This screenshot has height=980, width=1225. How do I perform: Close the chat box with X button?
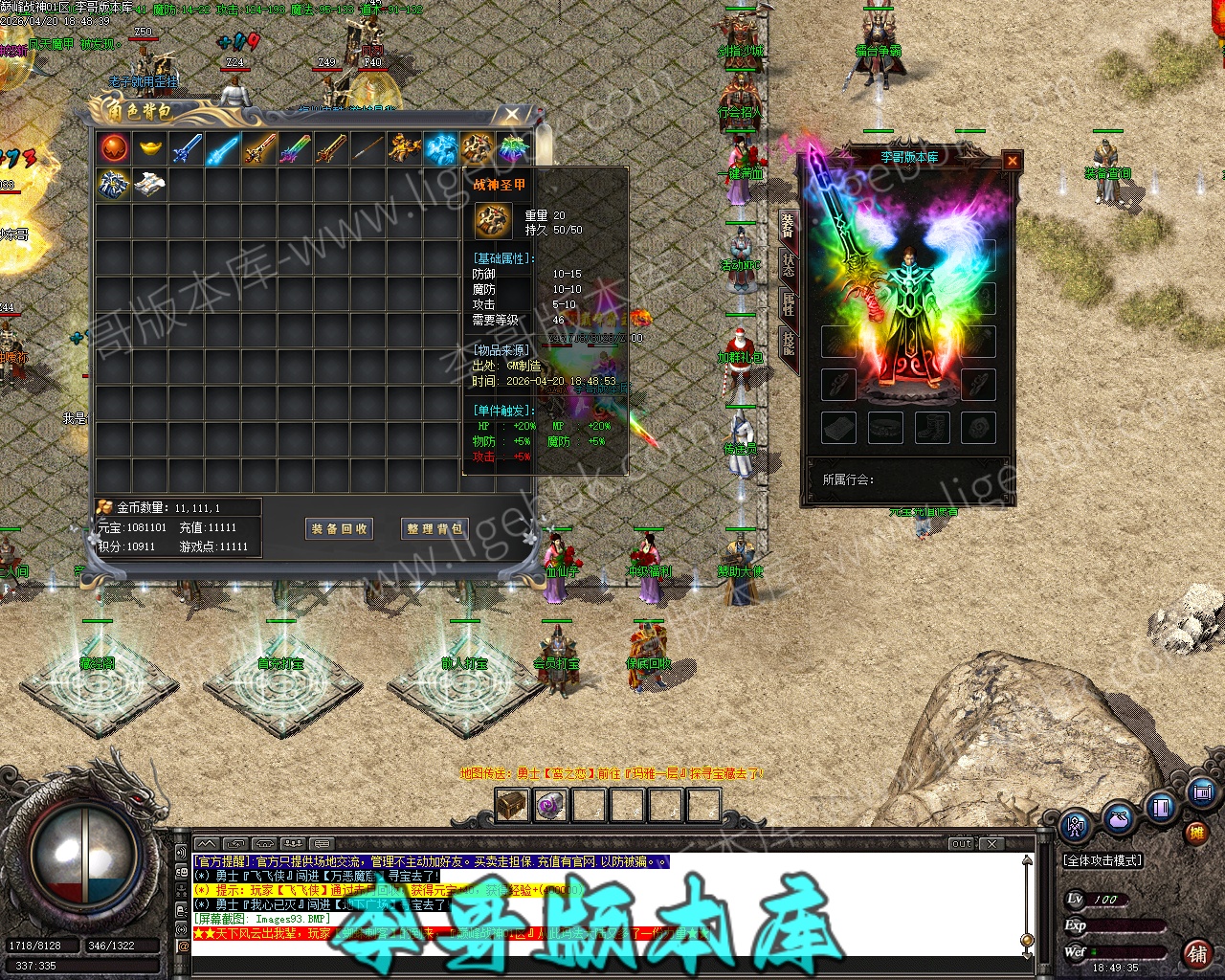pyautogui.click(x=993, y=843)
